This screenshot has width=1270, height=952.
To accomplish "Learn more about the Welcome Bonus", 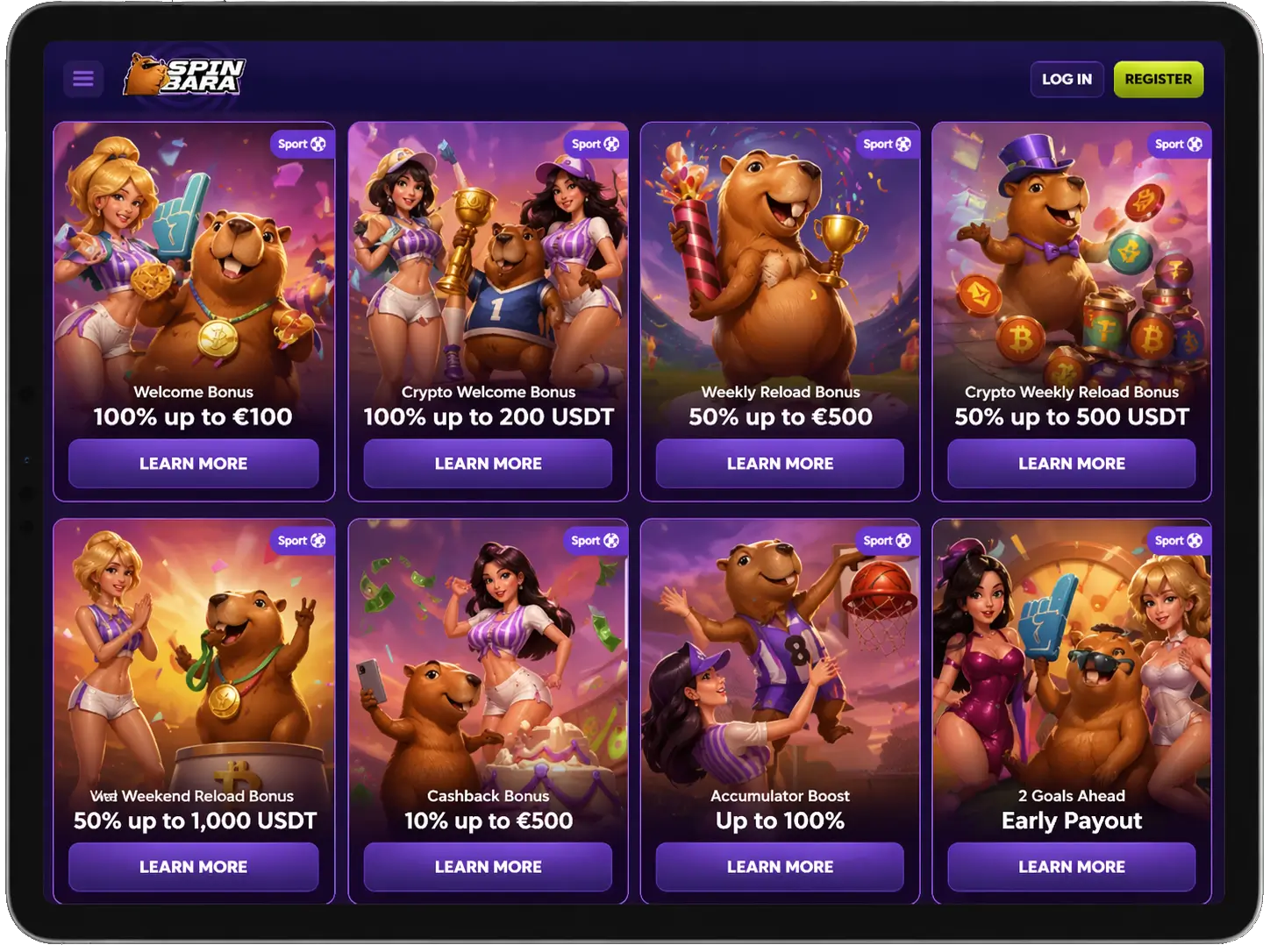I will coord(194,464).
